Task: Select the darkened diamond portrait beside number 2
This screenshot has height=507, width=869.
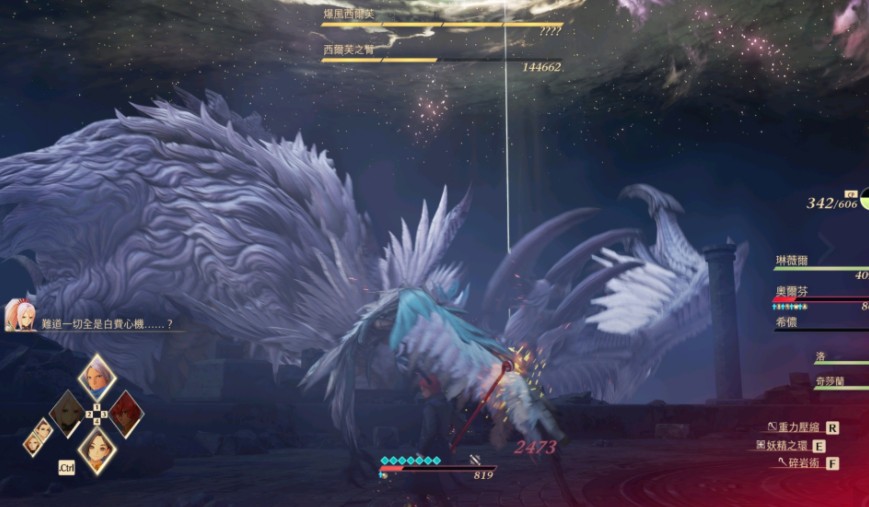Action: pyautogui.click(x=67, y=413)
